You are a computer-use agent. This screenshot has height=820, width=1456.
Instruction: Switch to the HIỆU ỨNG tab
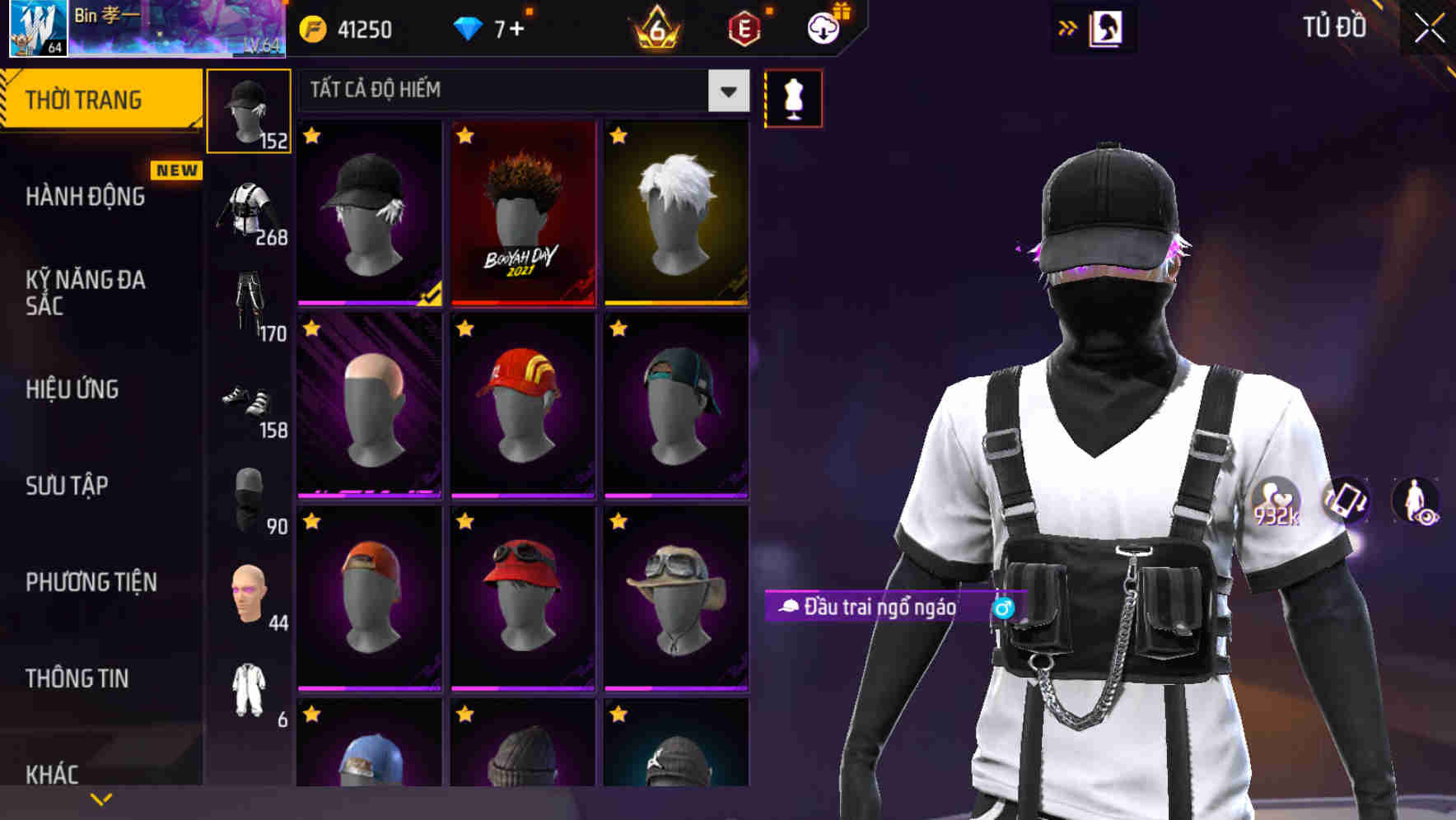click(72, 389)
